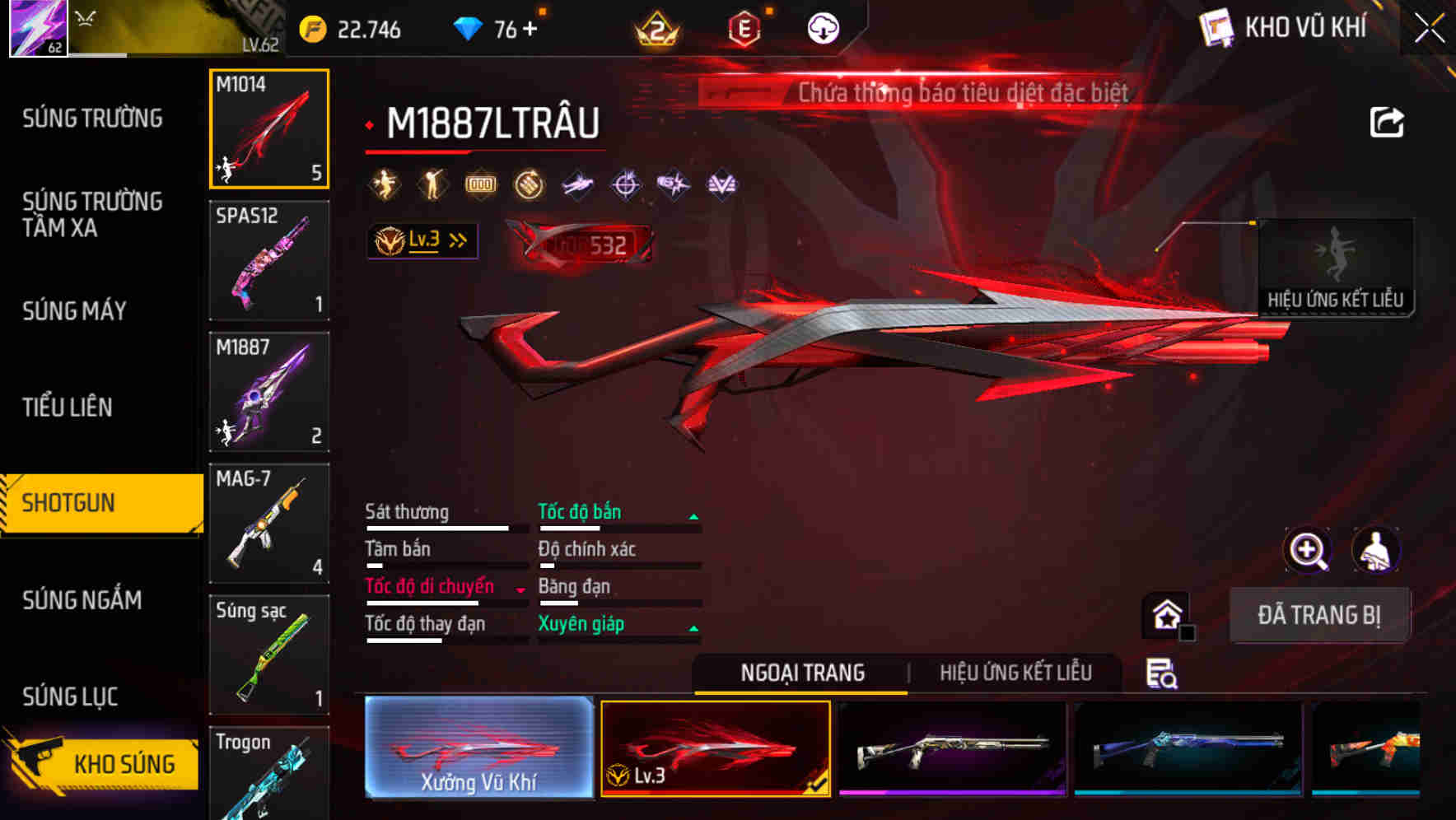
Task: View the Hiệu Ứng Kết Liễu preview panel
Action: (1336, 267)
